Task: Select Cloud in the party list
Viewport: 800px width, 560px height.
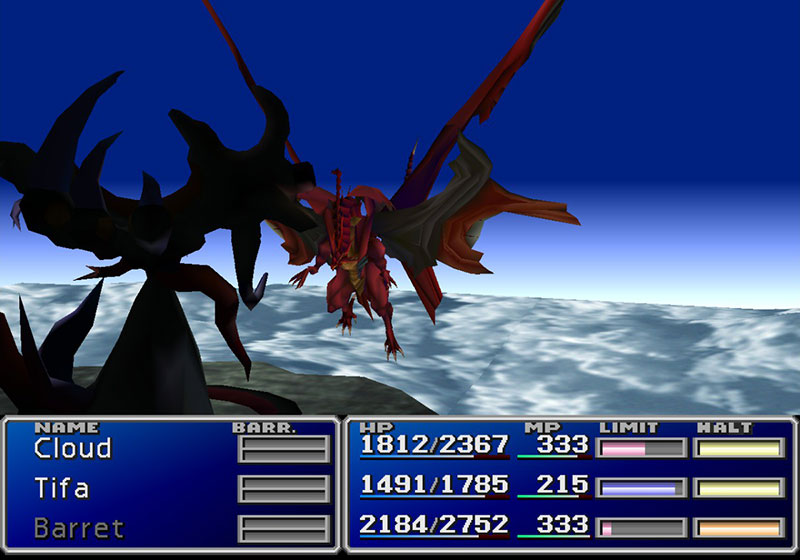Action: click(72, 449)
